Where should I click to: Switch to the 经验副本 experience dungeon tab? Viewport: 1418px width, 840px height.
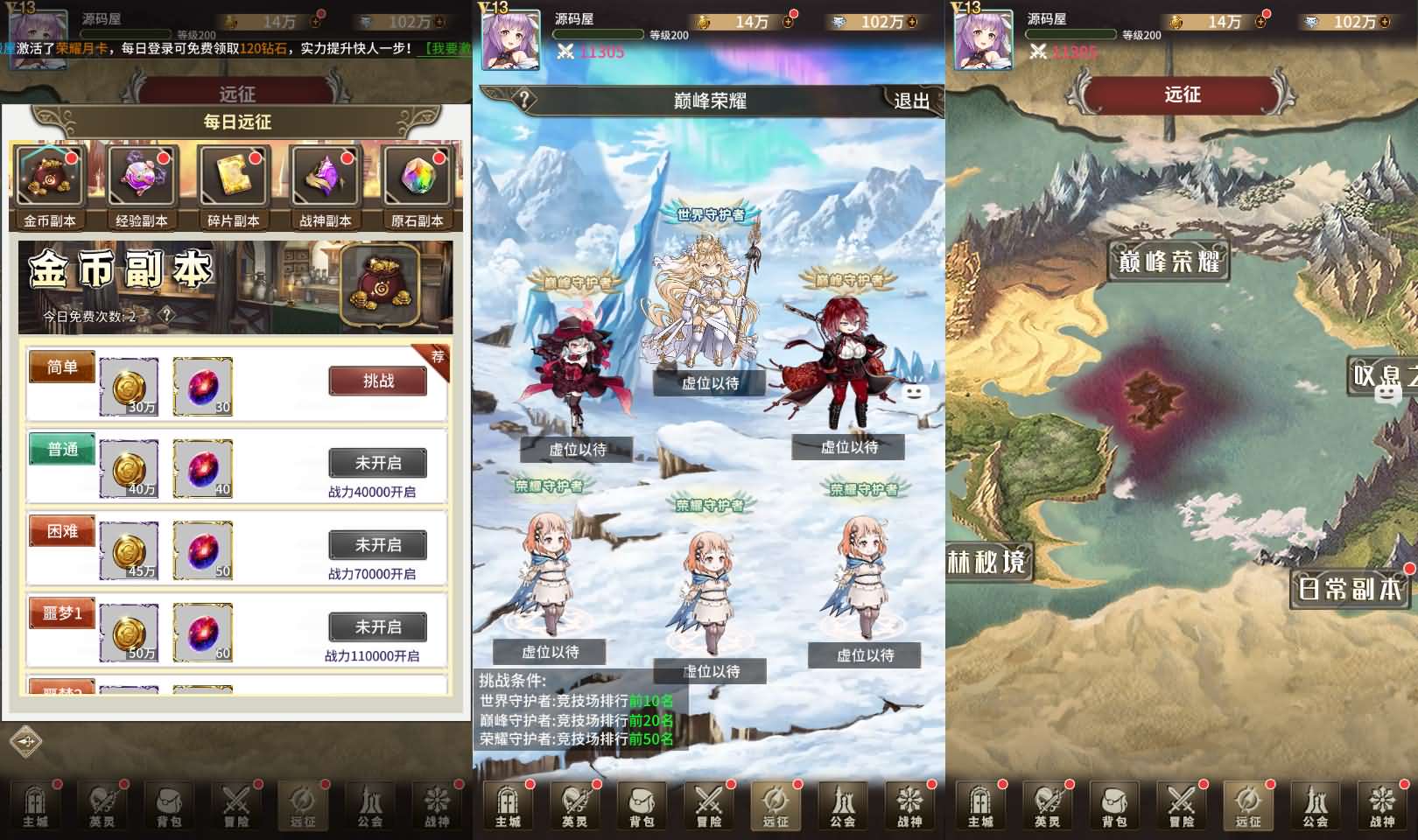click(x=142, y=185)
